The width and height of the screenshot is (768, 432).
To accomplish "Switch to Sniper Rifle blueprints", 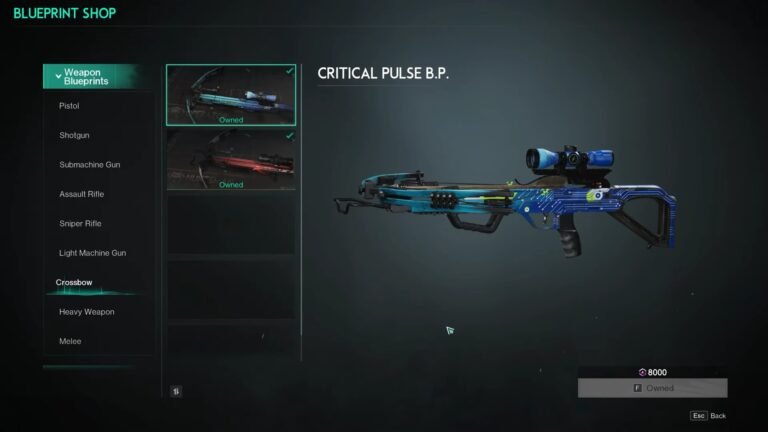I will pyautogui.click(x=80, y=224).
